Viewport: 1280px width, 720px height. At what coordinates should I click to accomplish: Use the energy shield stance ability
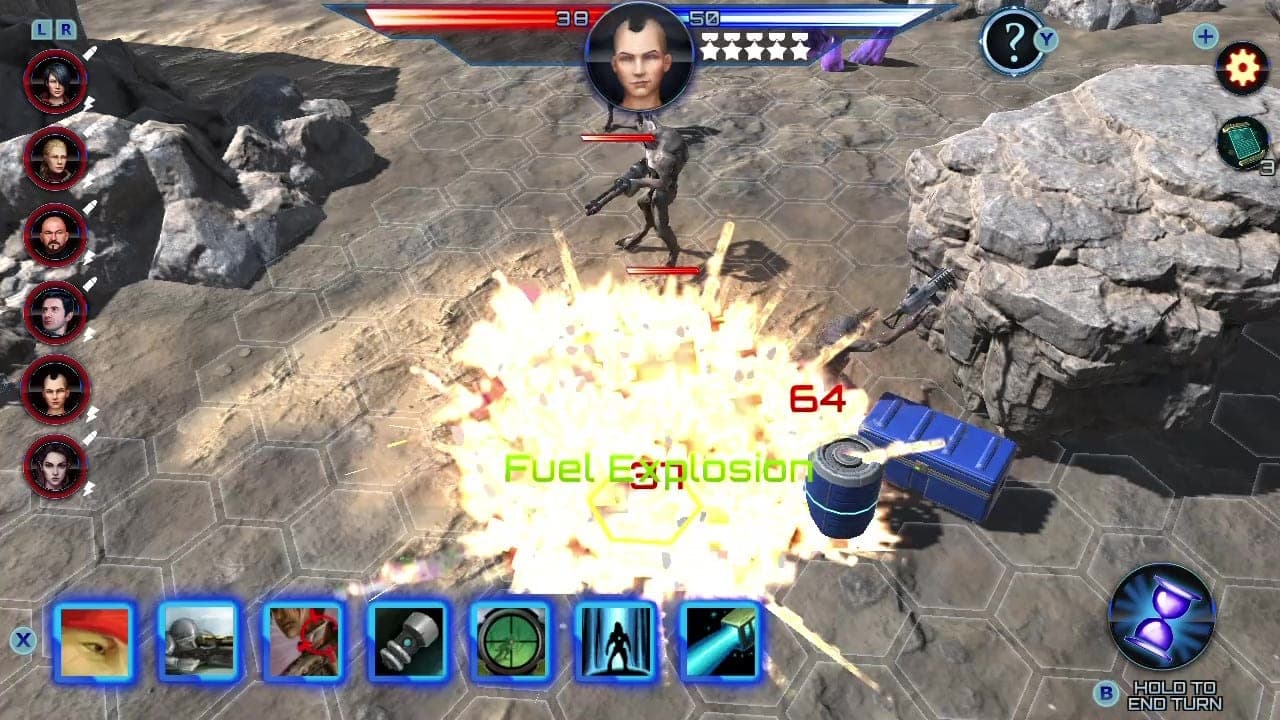(617, 641)
